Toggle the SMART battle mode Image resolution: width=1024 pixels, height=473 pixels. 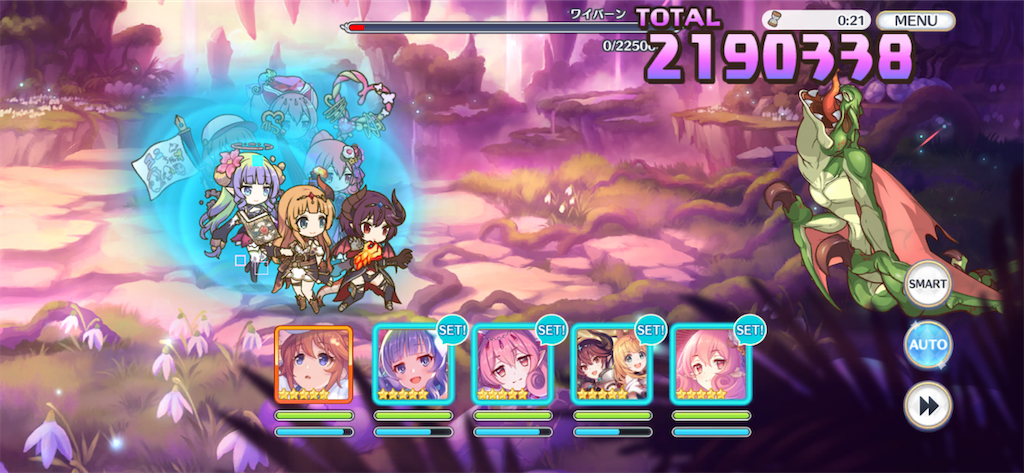click(x=927, y=284)
